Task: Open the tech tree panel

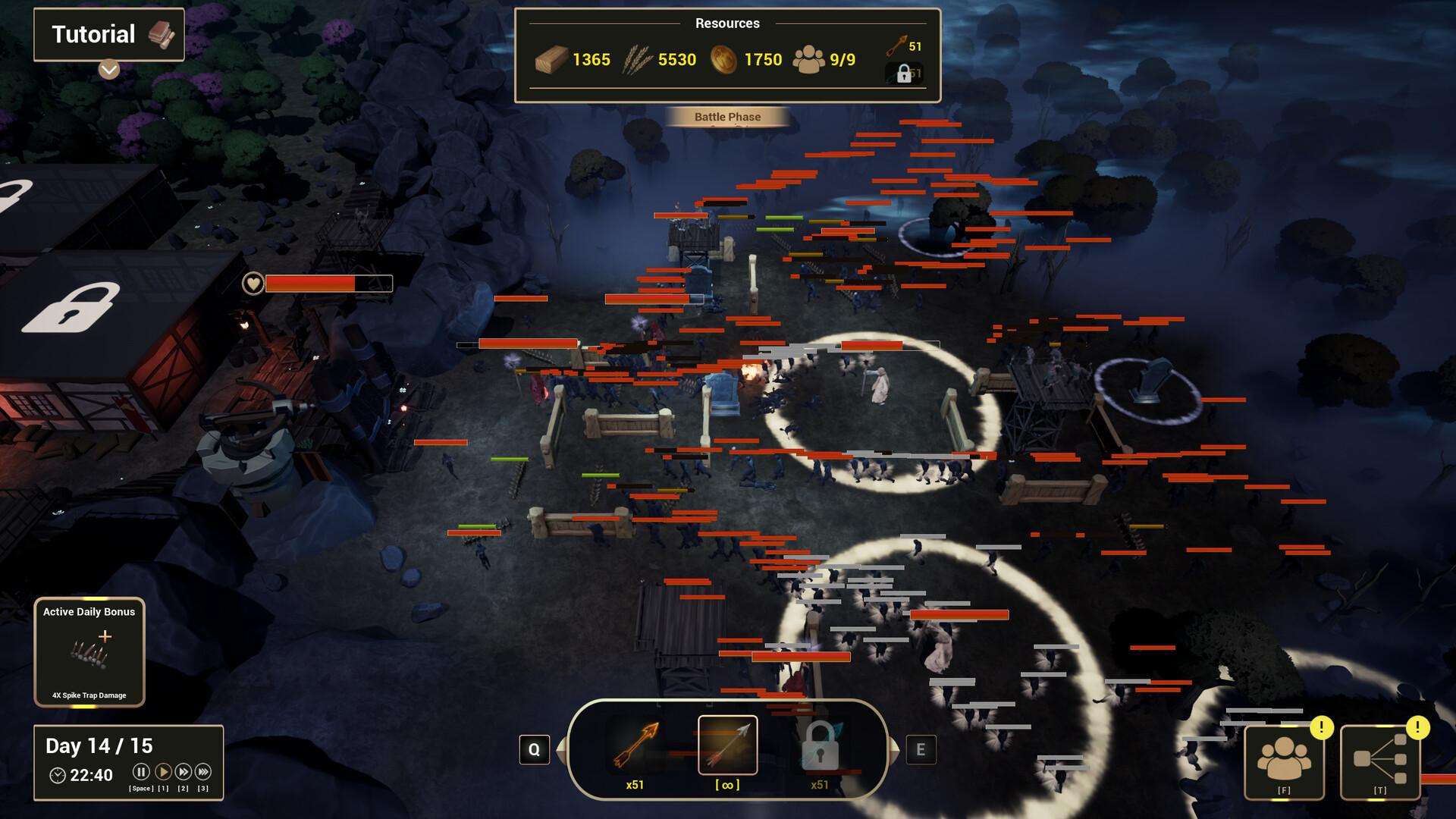Action: 1379,761
